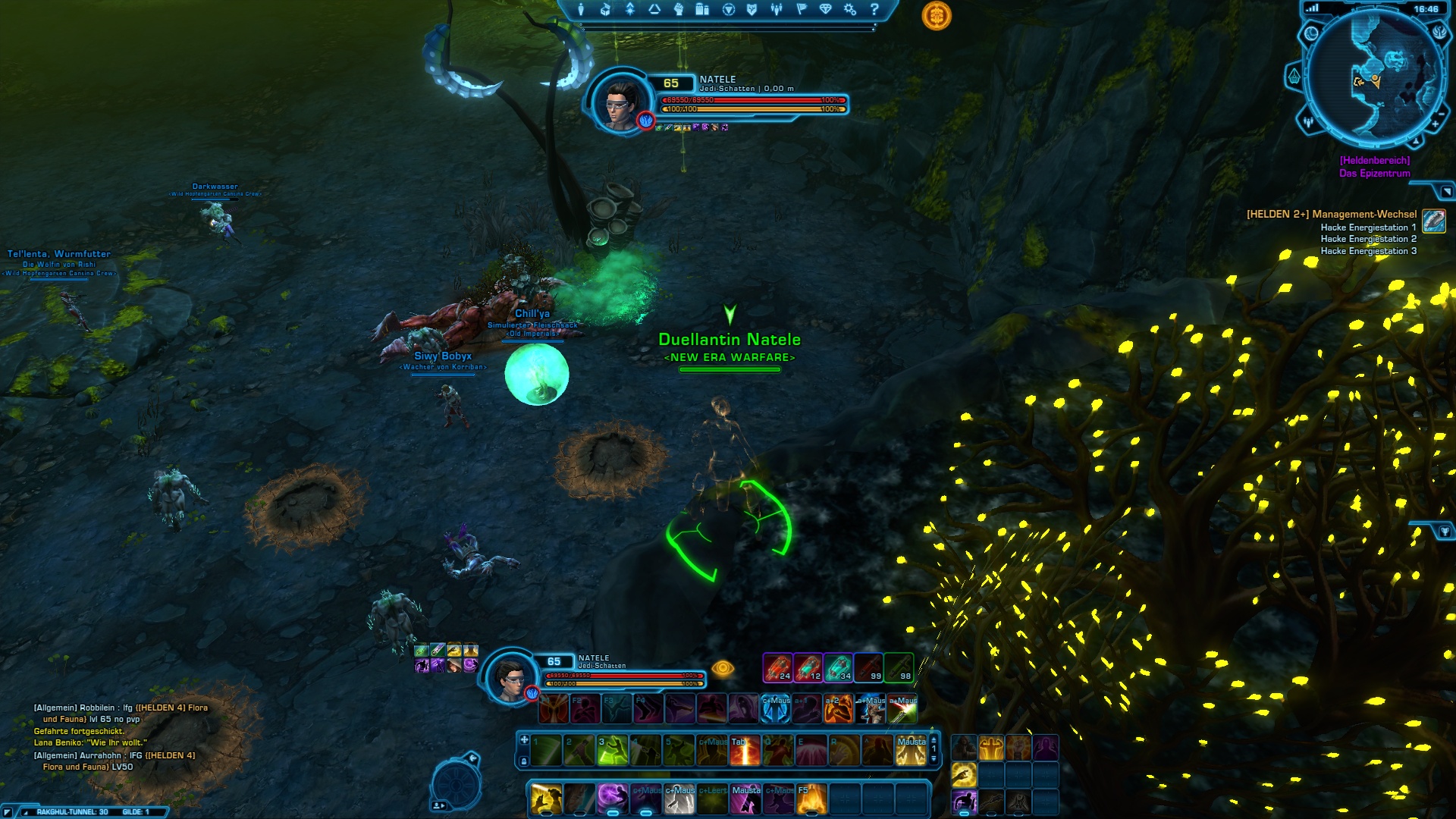Click the question mark help icon
Image resolution: width=1456 pixels, height=819 pixels.
click(874, 9)
